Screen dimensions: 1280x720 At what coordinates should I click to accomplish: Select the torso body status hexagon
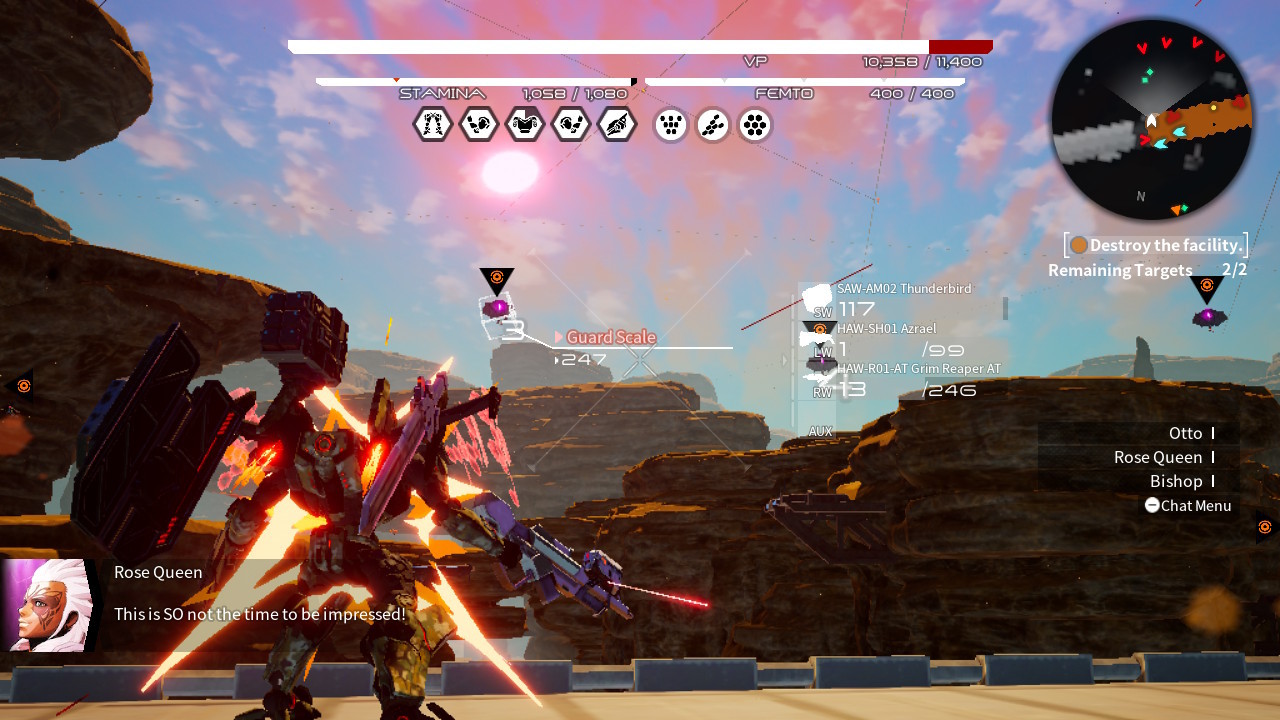pos(525,125)
